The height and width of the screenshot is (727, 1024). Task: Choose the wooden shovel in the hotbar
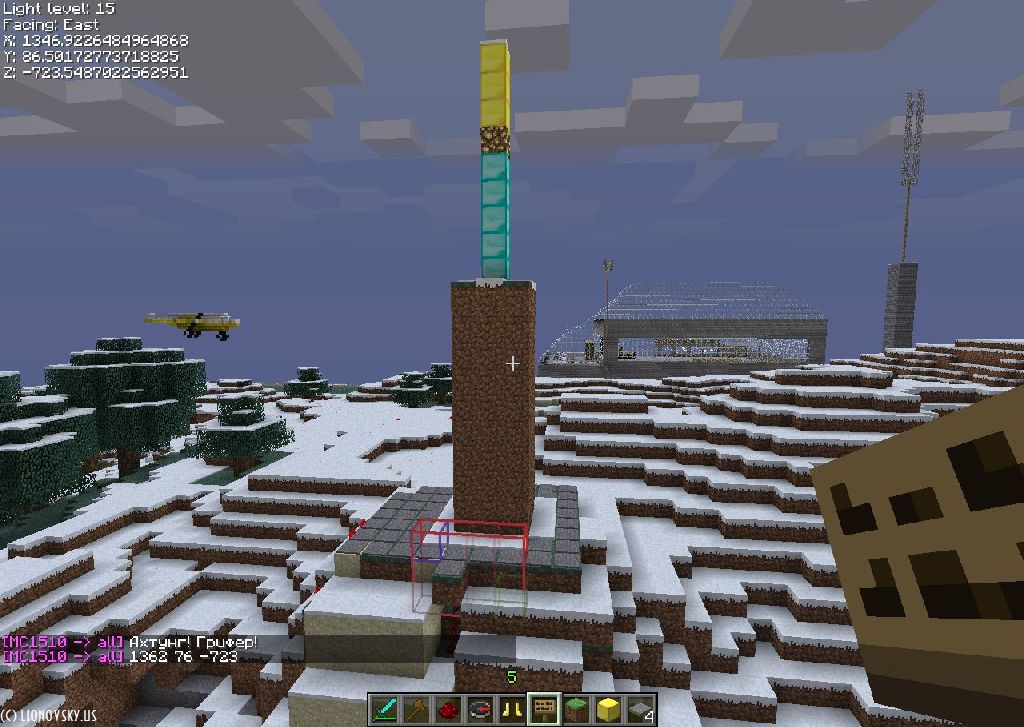click(416, 709)
